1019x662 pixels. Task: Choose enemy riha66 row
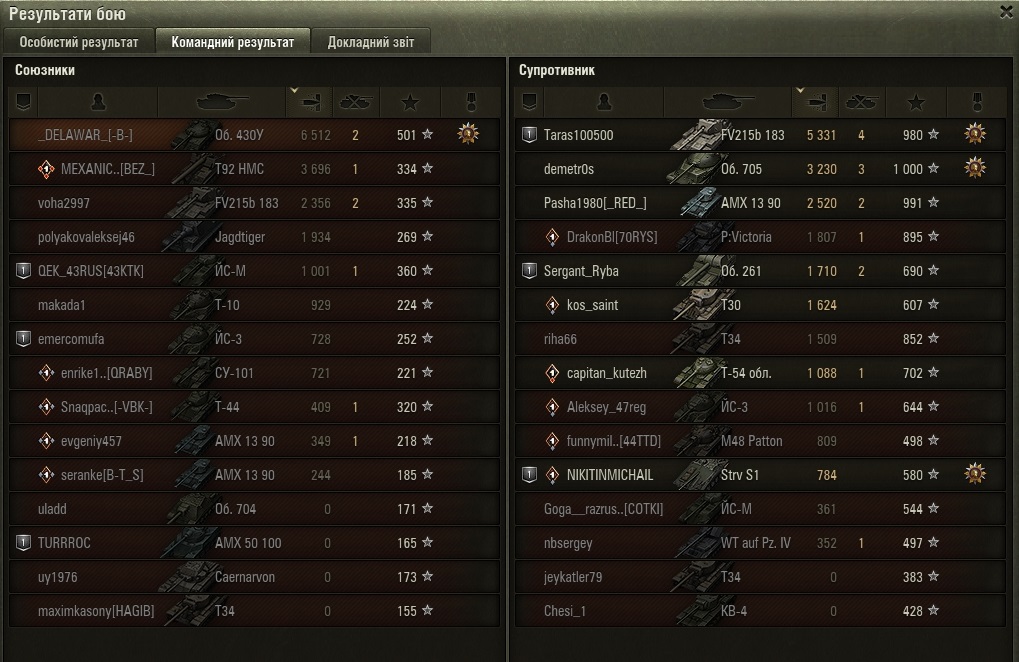tap(560, 339)
